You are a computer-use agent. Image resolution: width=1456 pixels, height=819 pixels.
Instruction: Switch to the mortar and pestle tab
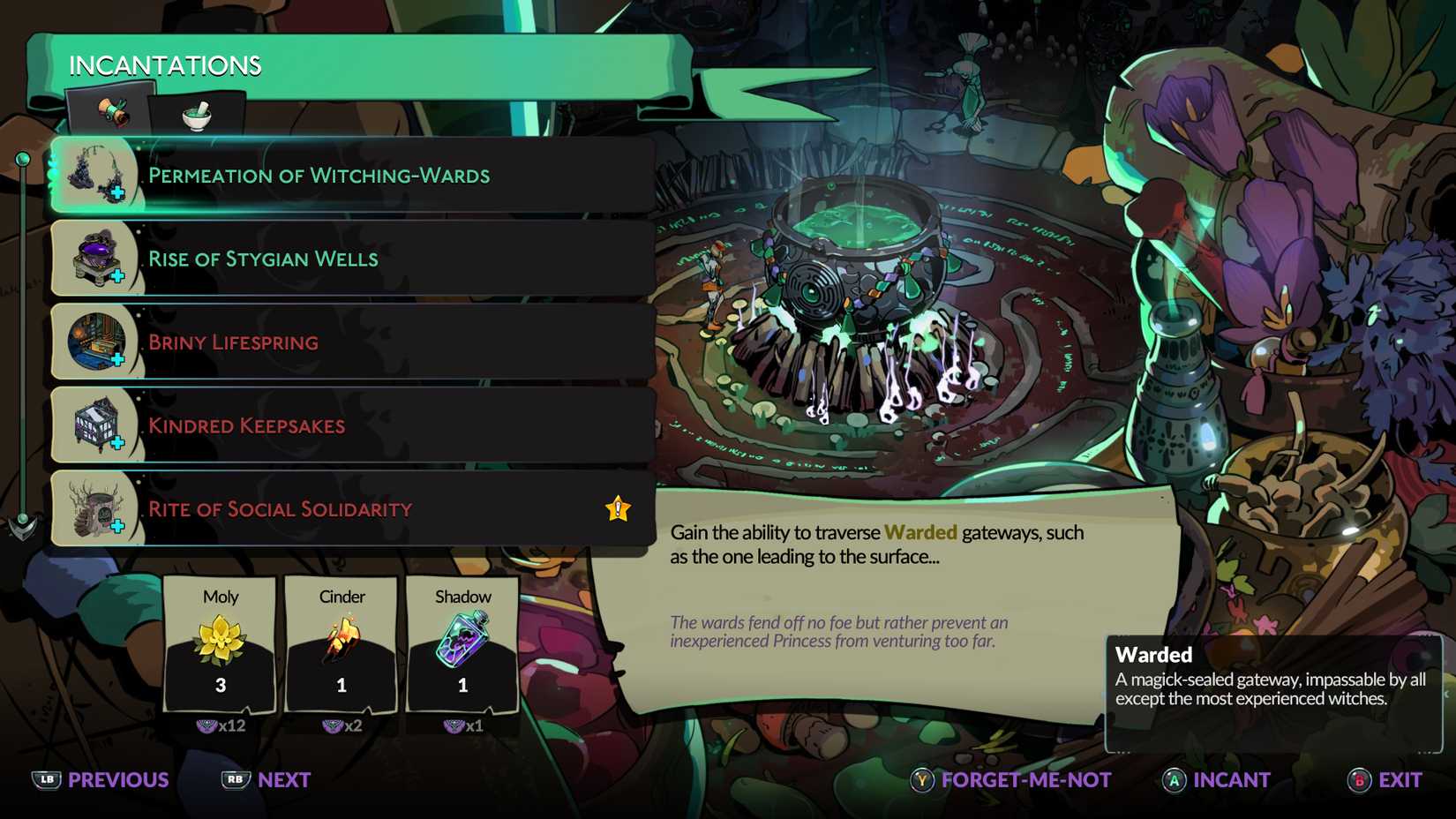click(194, 115)
